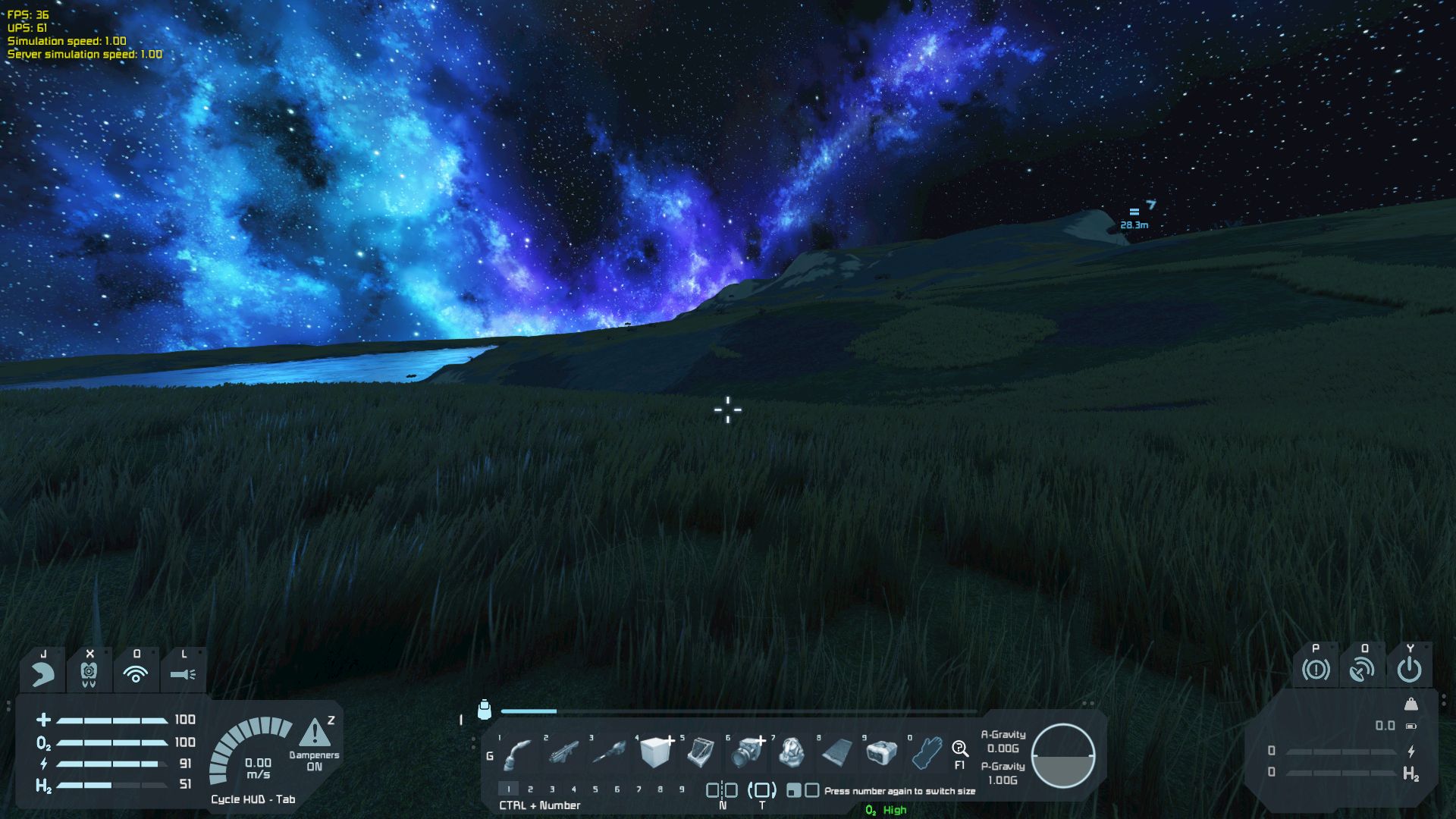The image size is (1456, 819).
Task: Select the thruster block slot
Action: pyautogui.click(x=746, y=753)
